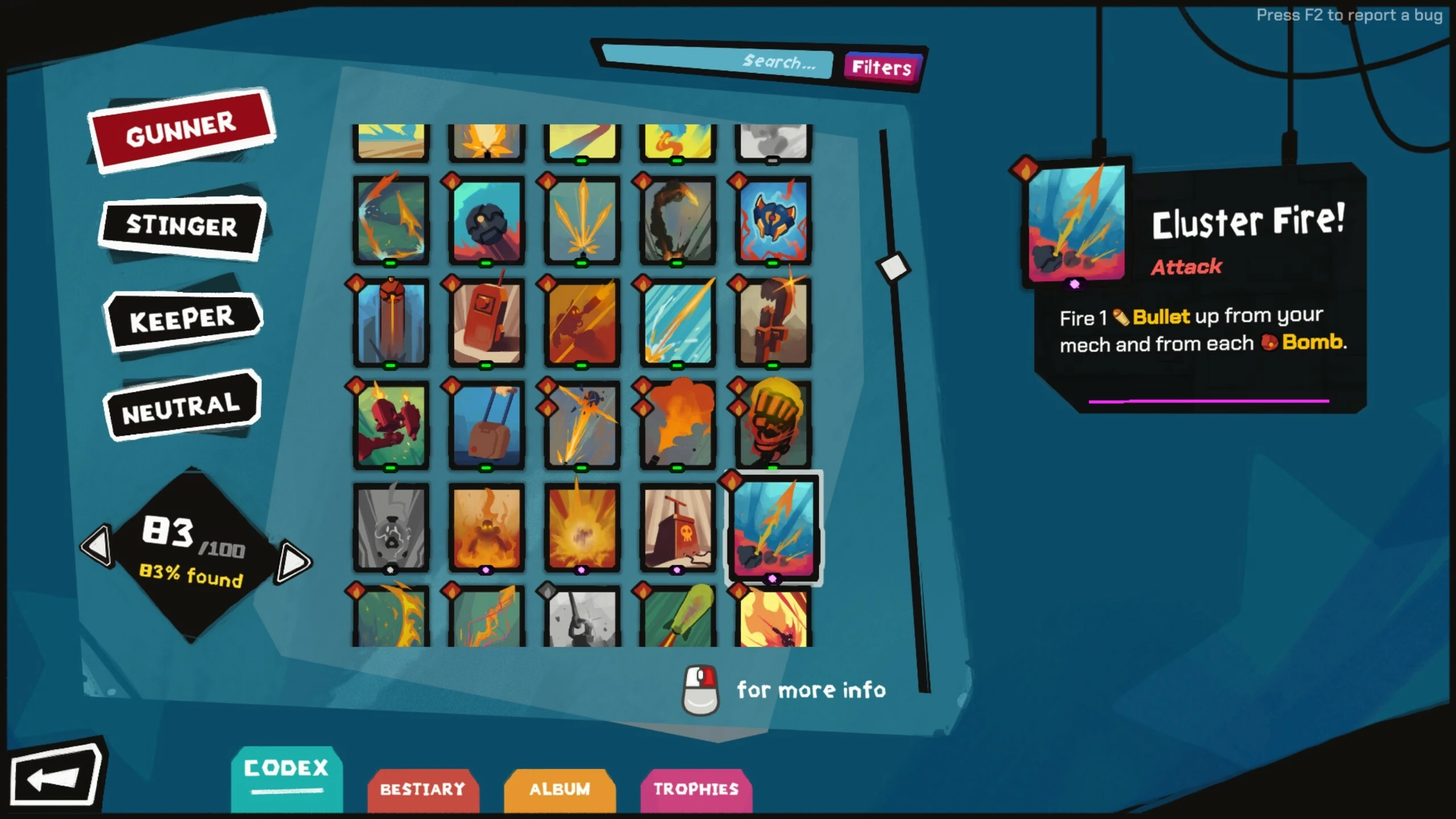
Task: Choose the blue horned helmet card
Action: (x=773, y=221)
